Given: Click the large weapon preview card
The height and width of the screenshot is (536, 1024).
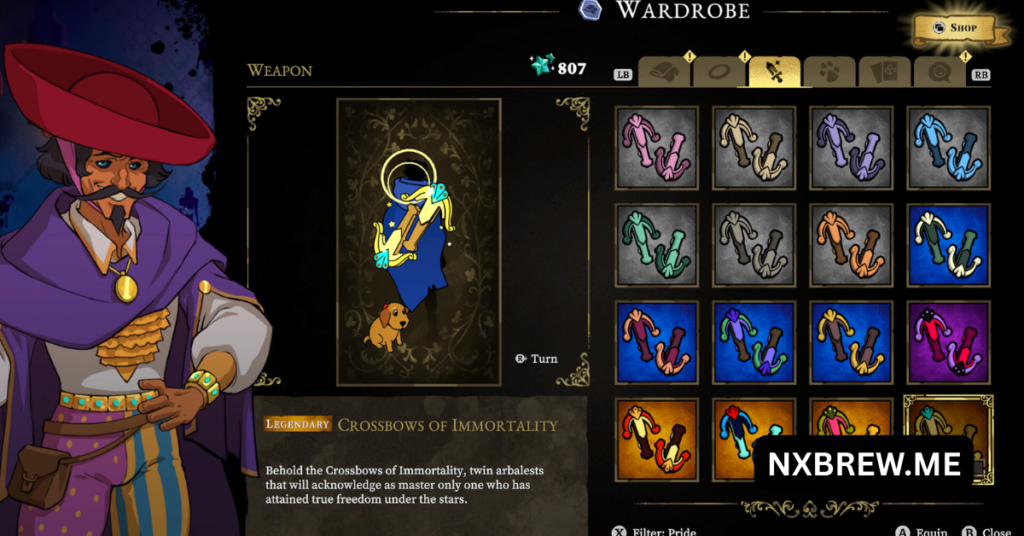Looking at the screenshot, I should pyautogui.click(x=418, y=242).
